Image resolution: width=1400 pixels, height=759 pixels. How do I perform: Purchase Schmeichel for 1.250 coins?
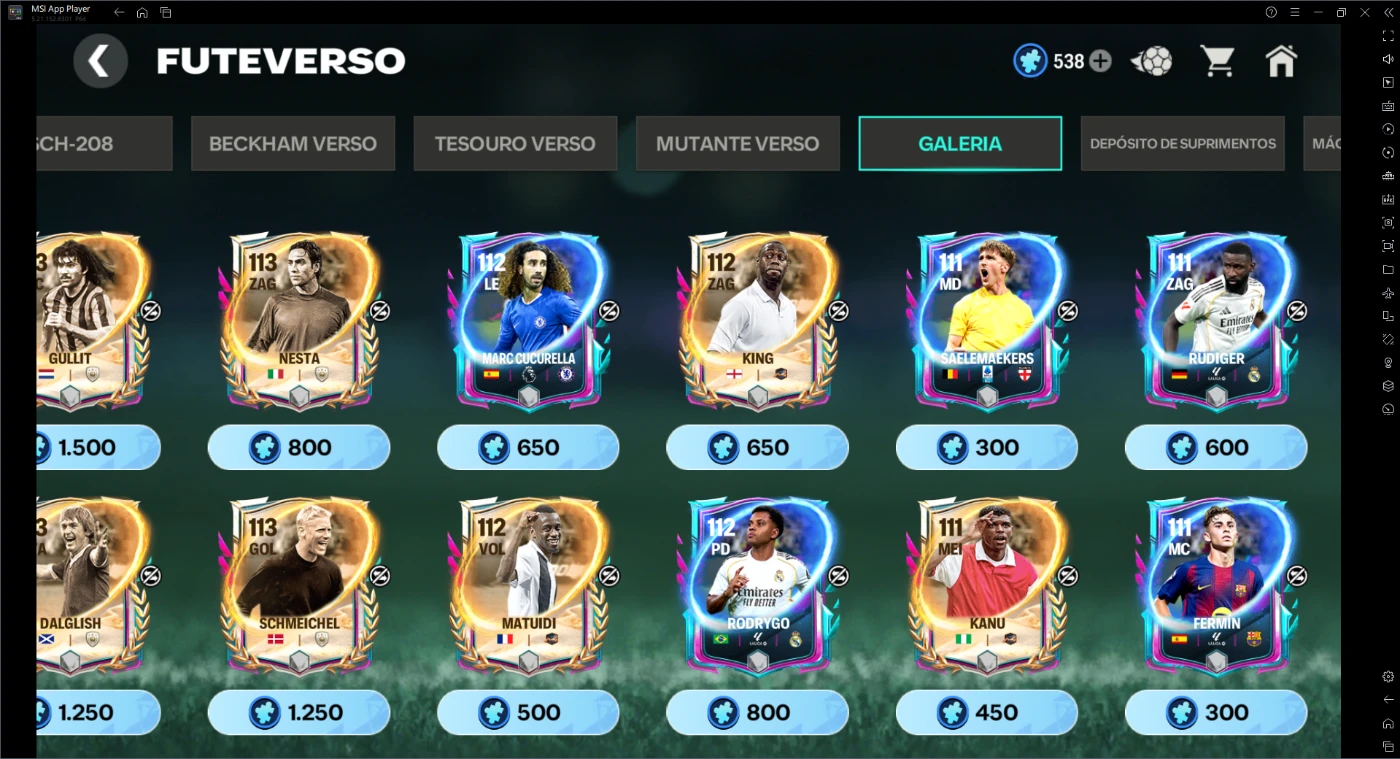point(298,712)
